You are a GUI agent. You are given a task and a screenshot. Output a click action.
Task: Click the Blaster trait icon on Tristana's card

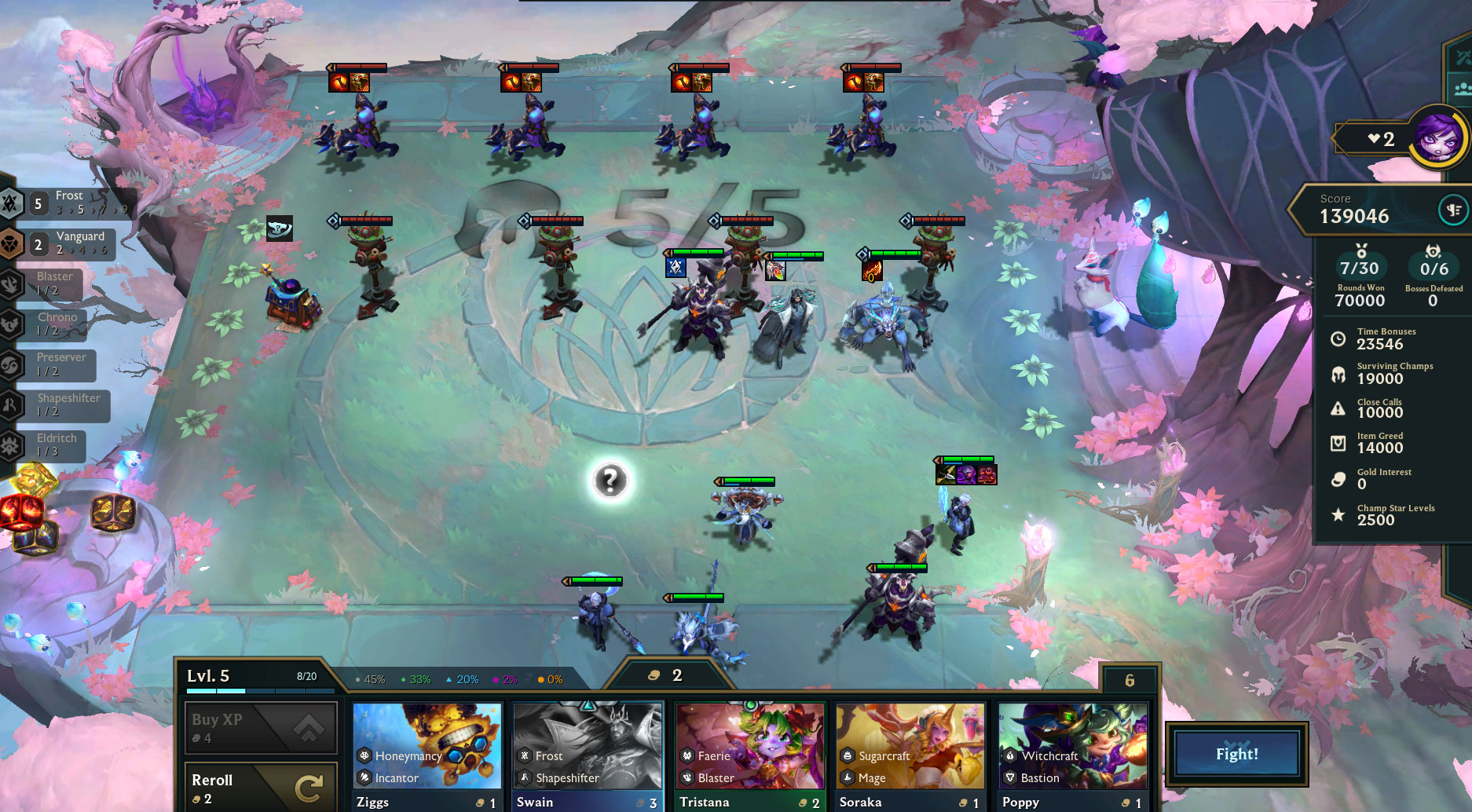[686, 777]
